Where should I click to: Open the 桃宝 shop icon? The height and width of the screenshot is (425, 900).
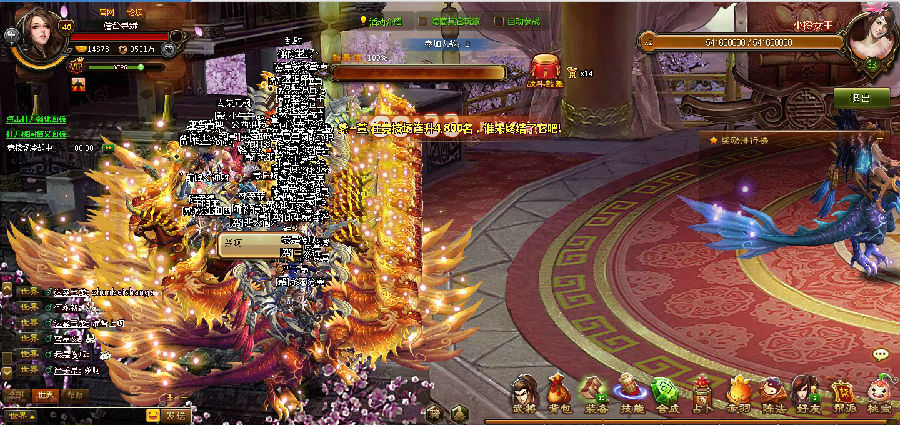pos(878,394)
